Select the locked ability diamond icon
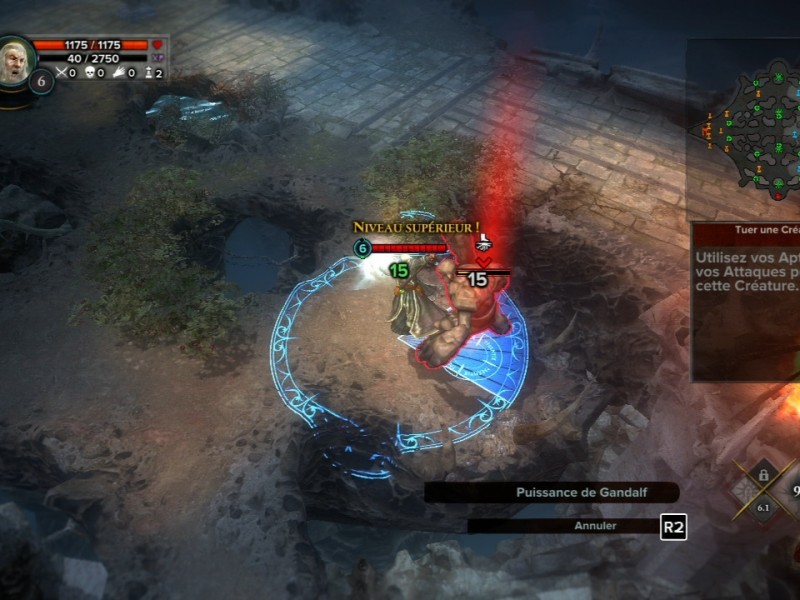 [x=763, y=486]
